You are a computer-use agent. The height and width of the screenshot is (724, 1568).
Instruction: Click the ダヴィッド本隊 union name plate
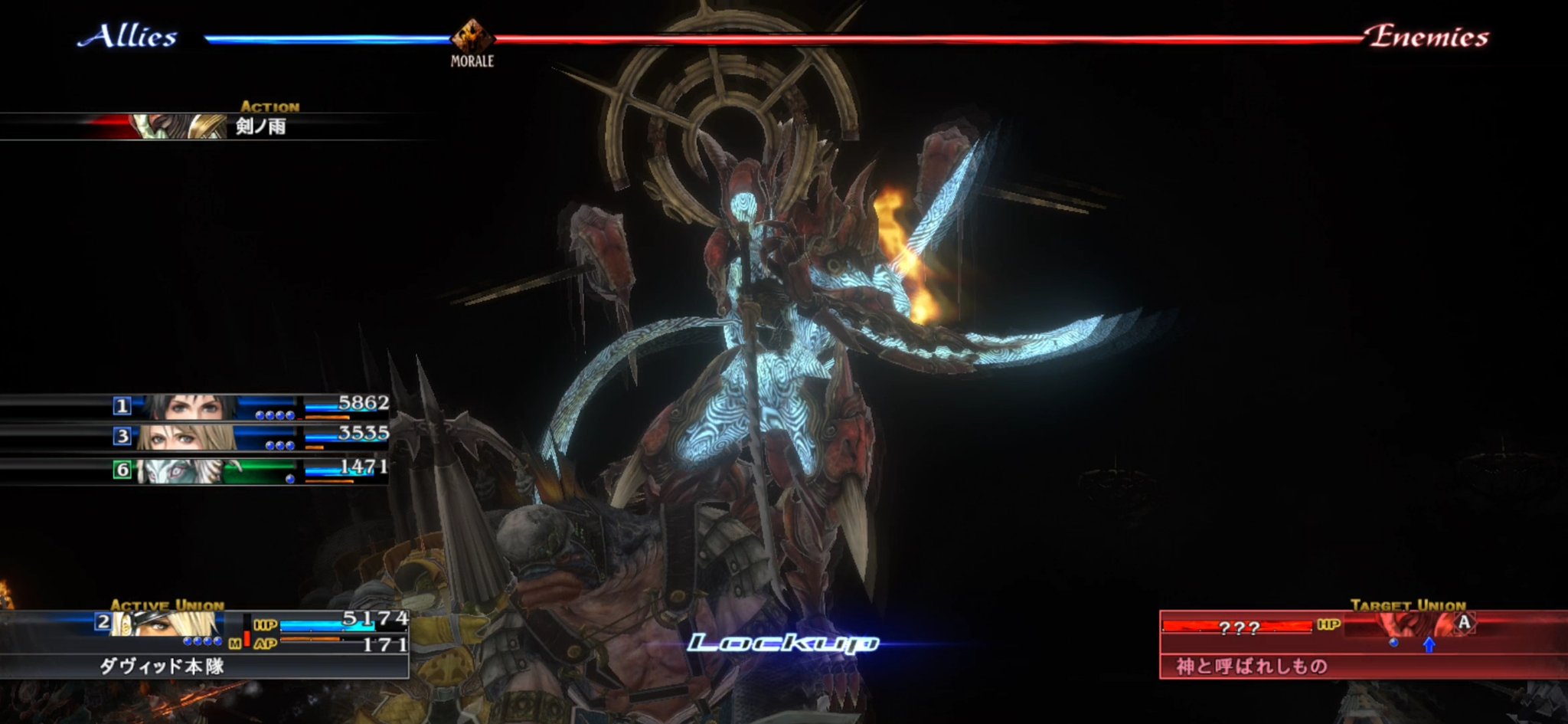coord(162,665)
